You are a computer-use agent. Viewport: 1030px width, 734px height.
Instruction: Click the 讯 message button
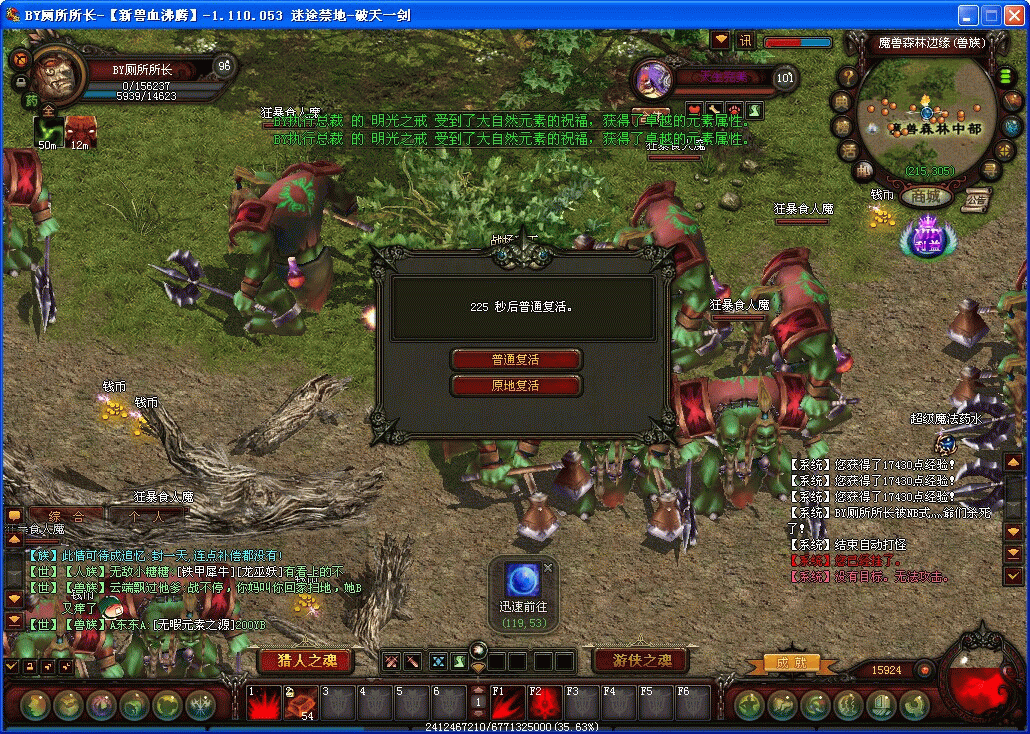[x=746, y=41]
